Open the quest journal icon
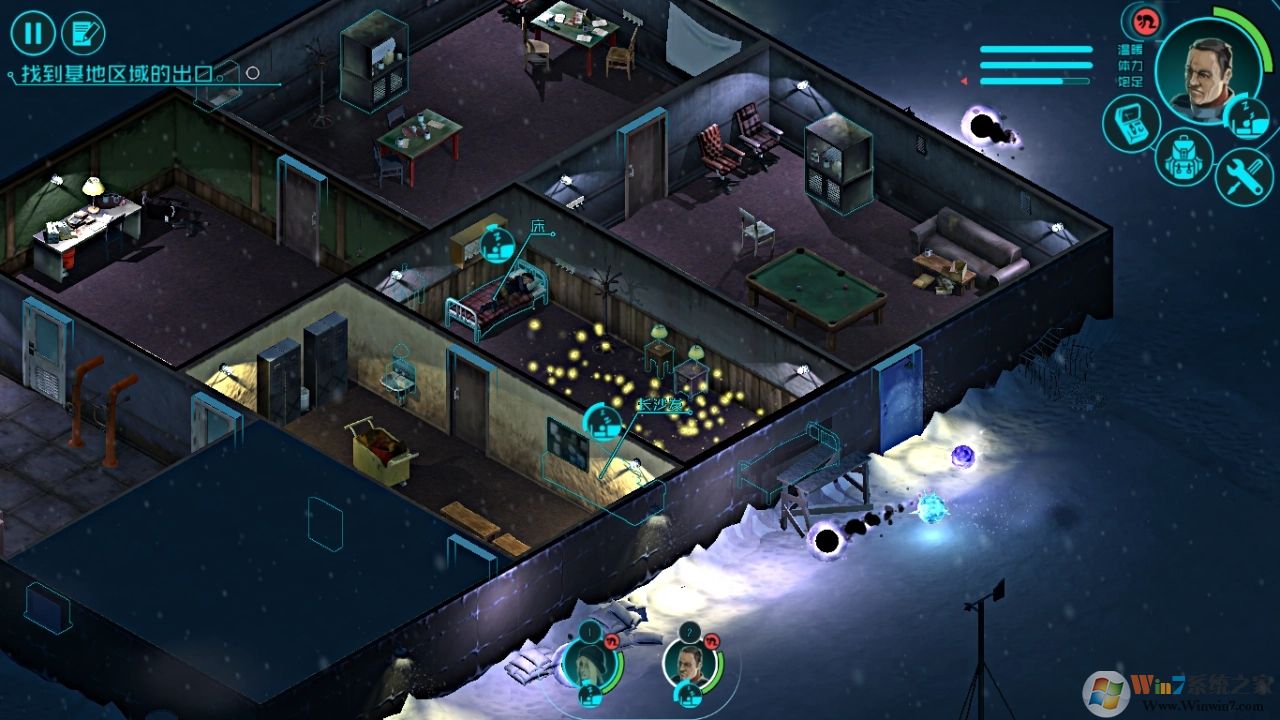This screenshot has height=720, width=1280. pyautogui.click(x=85, y=32)
